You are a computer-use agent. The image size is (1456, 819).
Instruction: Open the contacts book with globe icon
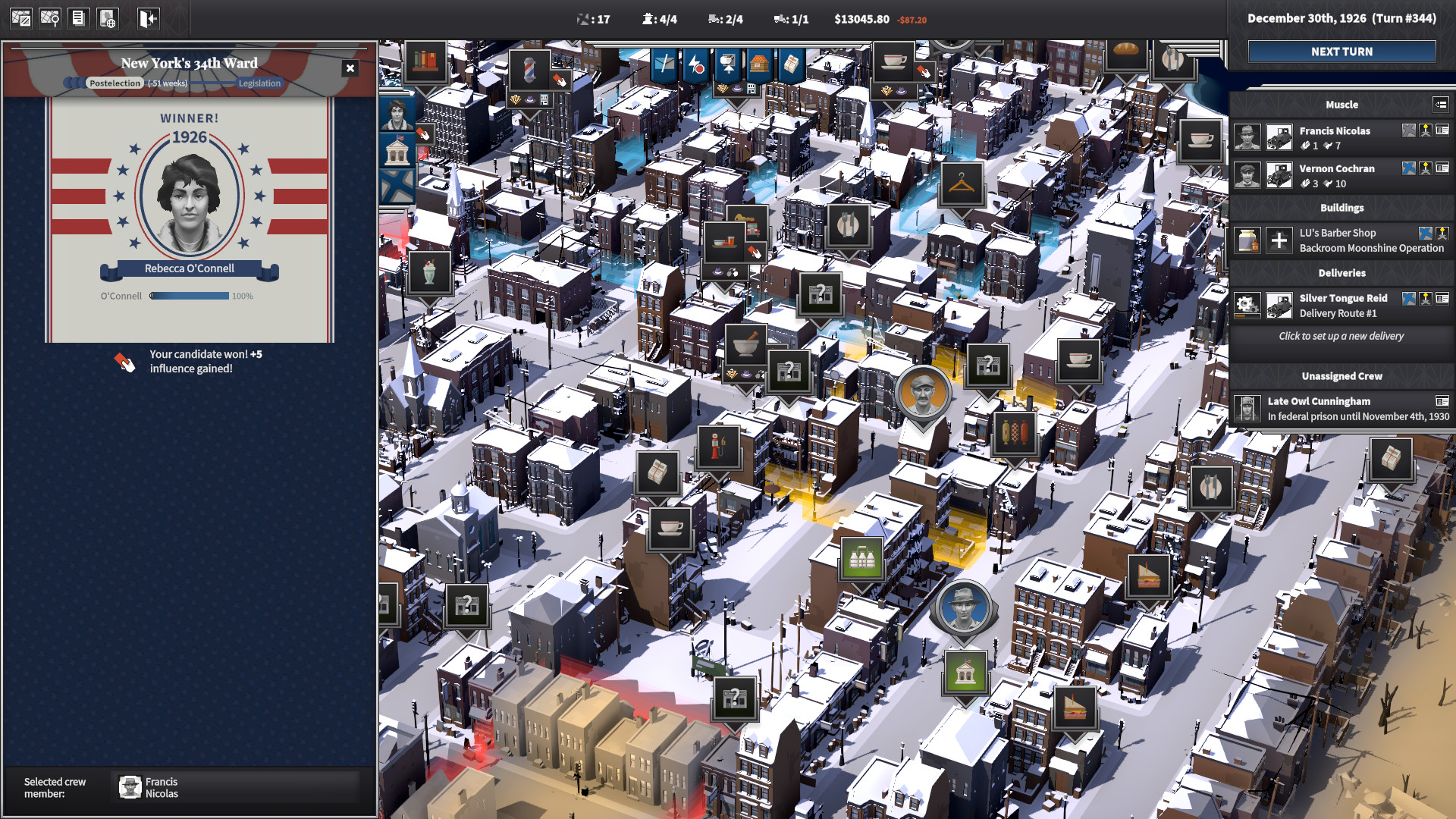(108, 18)
